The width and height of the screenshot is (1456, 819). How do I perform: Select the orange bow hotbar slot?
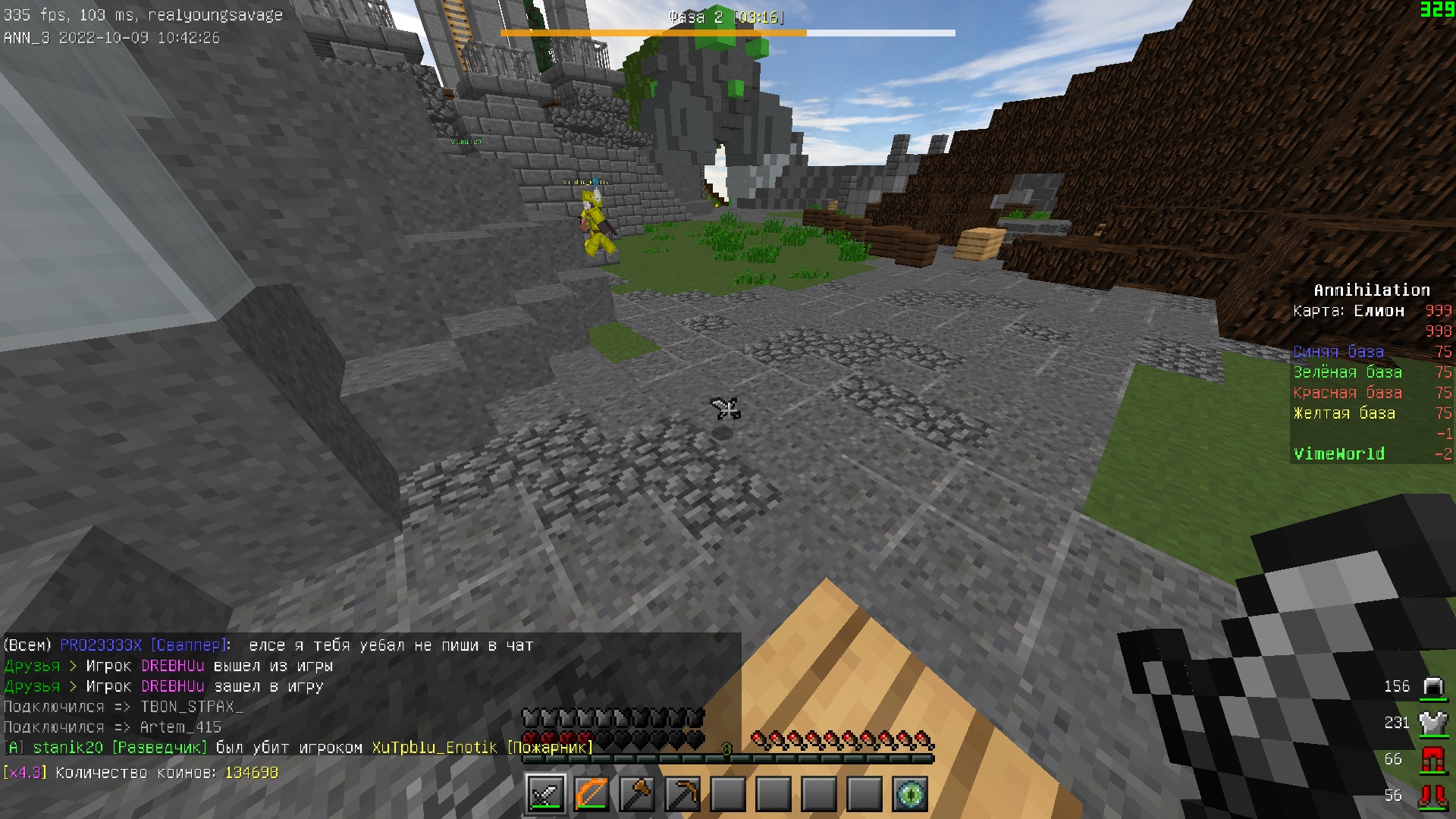tap(591, 794)
